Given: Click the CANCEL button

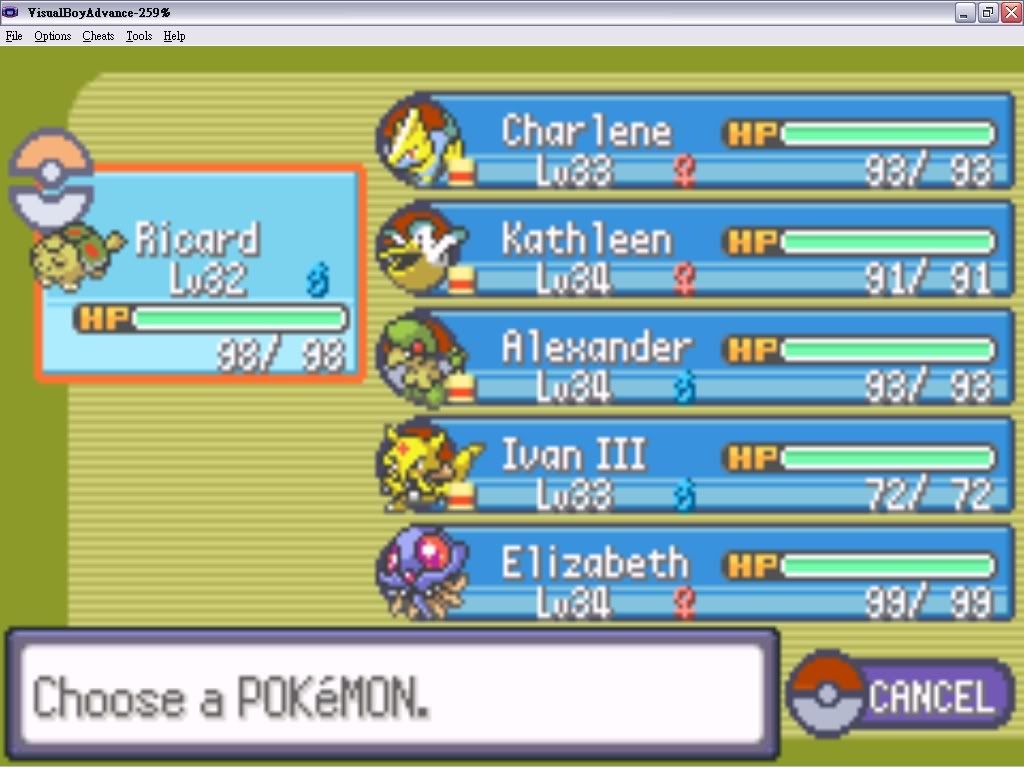Looking at the screenshot, I should pos(902,696).
